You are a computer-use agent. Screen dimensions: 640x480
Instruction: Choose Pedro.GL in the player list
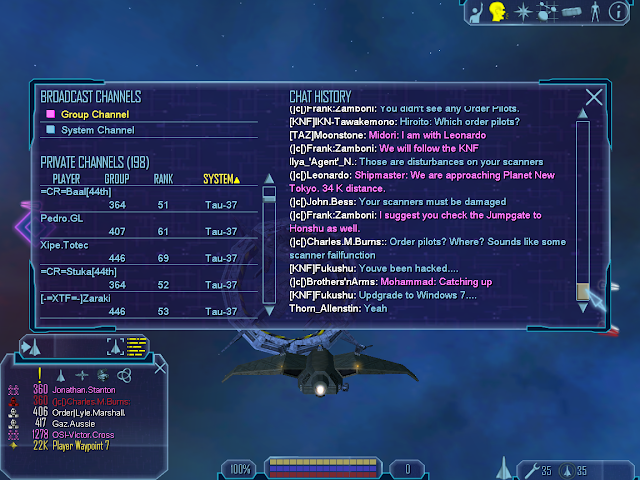tap(62, 218)
